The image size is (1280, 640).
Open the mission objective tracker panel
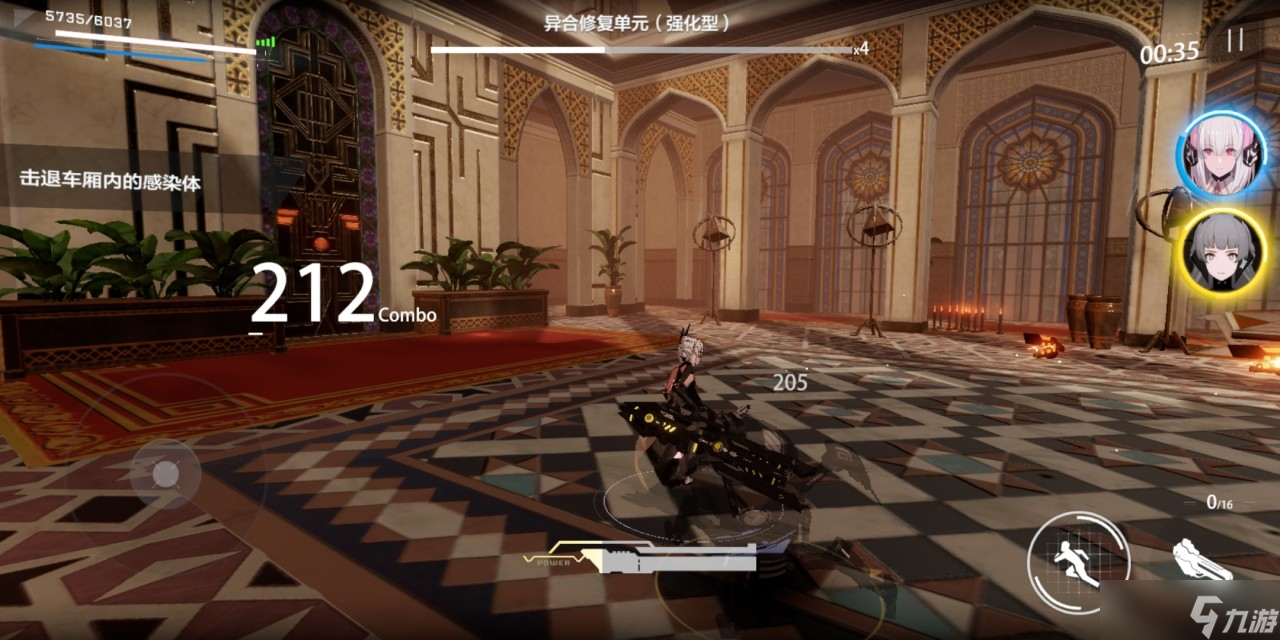tap(110, 180)
